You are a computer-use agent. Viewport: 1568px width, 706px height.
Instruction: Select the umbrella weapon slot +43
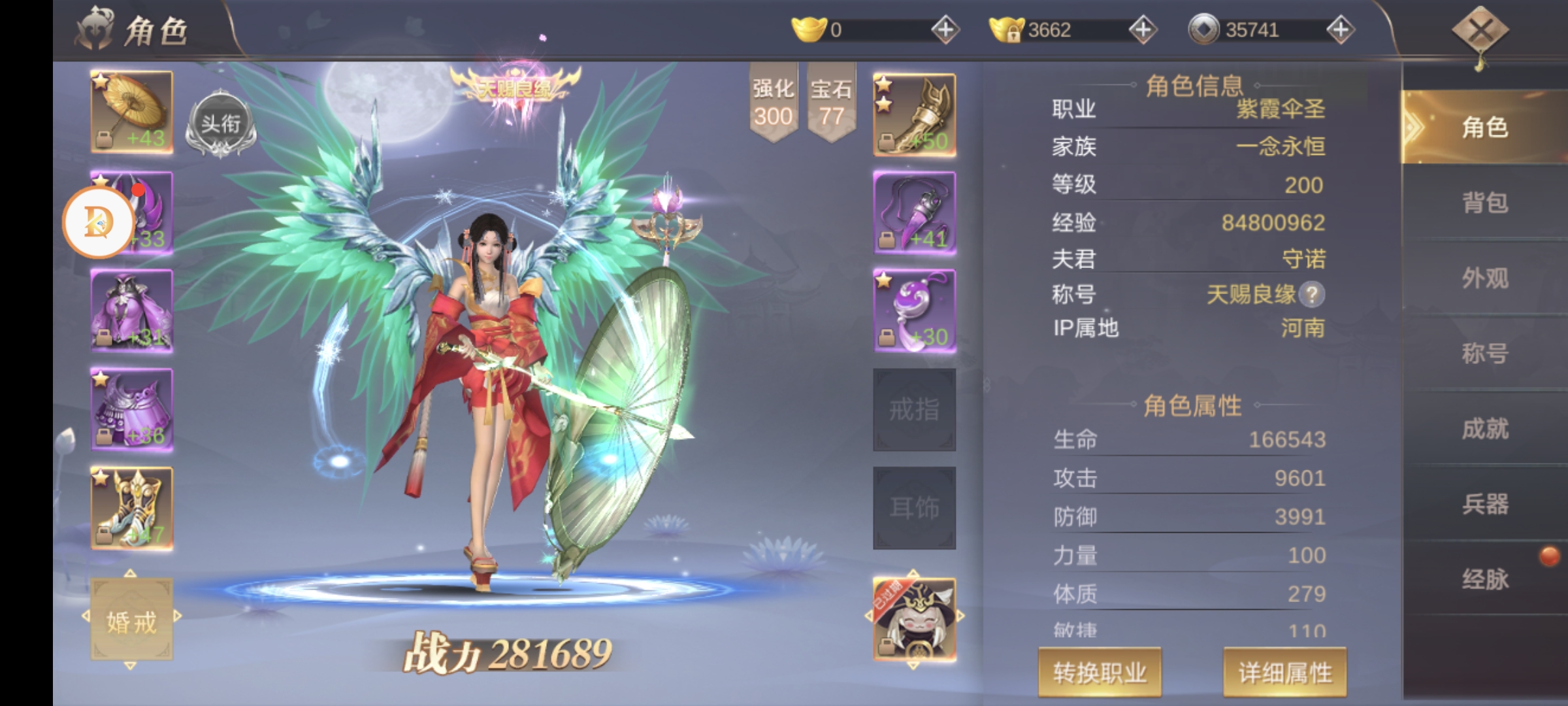click(132, 112)
